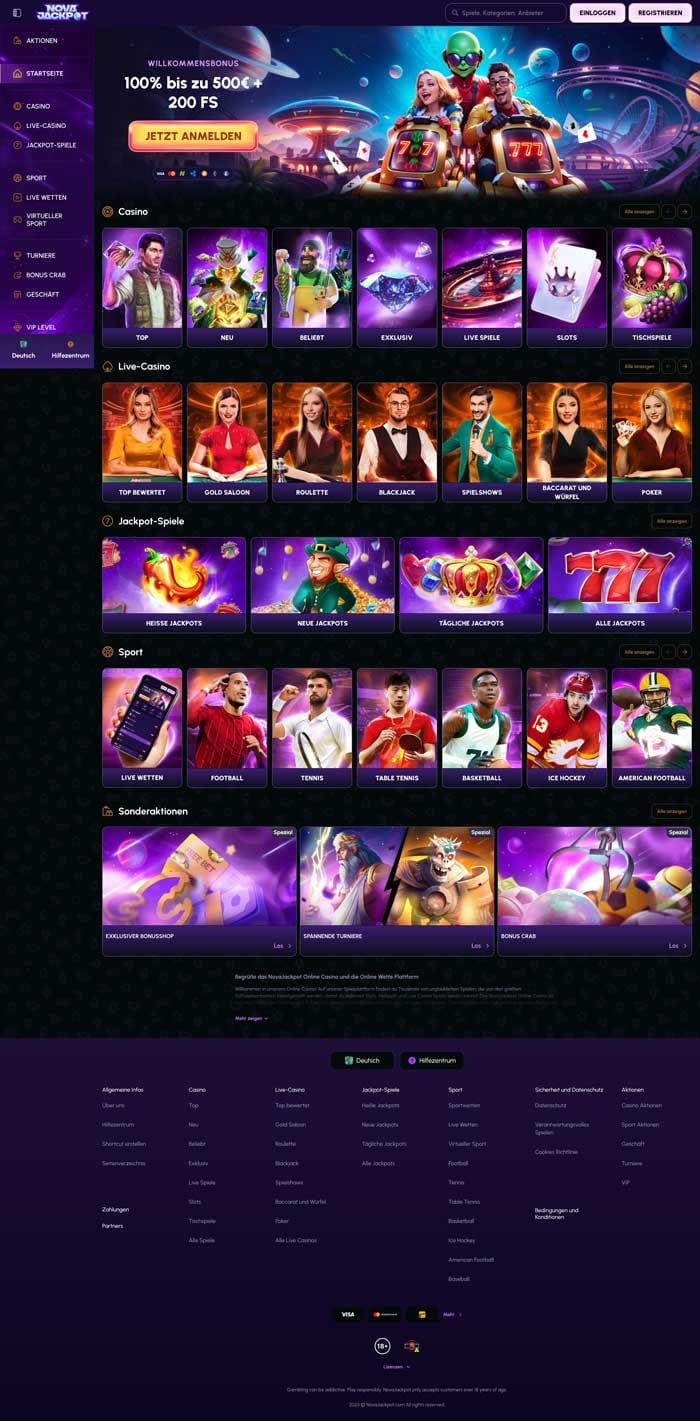Viewport: 700px width, 1421px height.
Task: Select the ALLE JACKPOTS tile
Action: (x=619, y=585)
